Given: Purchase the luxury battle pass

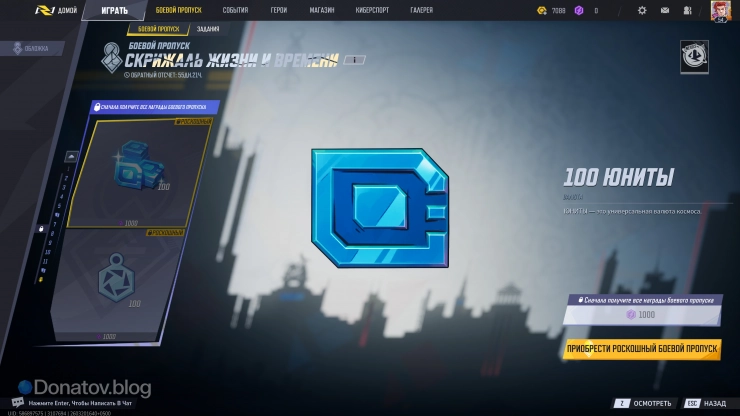Looking at the screenshot, I should tap(641, 349).
